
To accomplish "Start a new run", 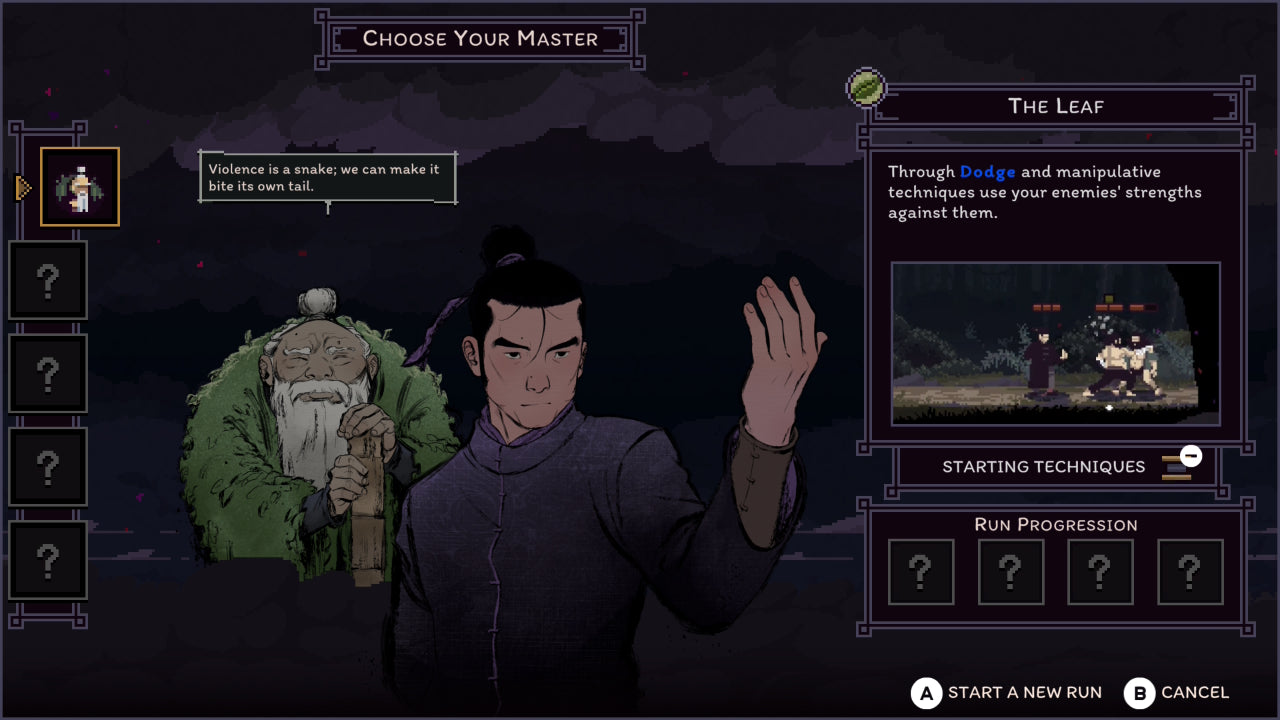I will 1008,693.
